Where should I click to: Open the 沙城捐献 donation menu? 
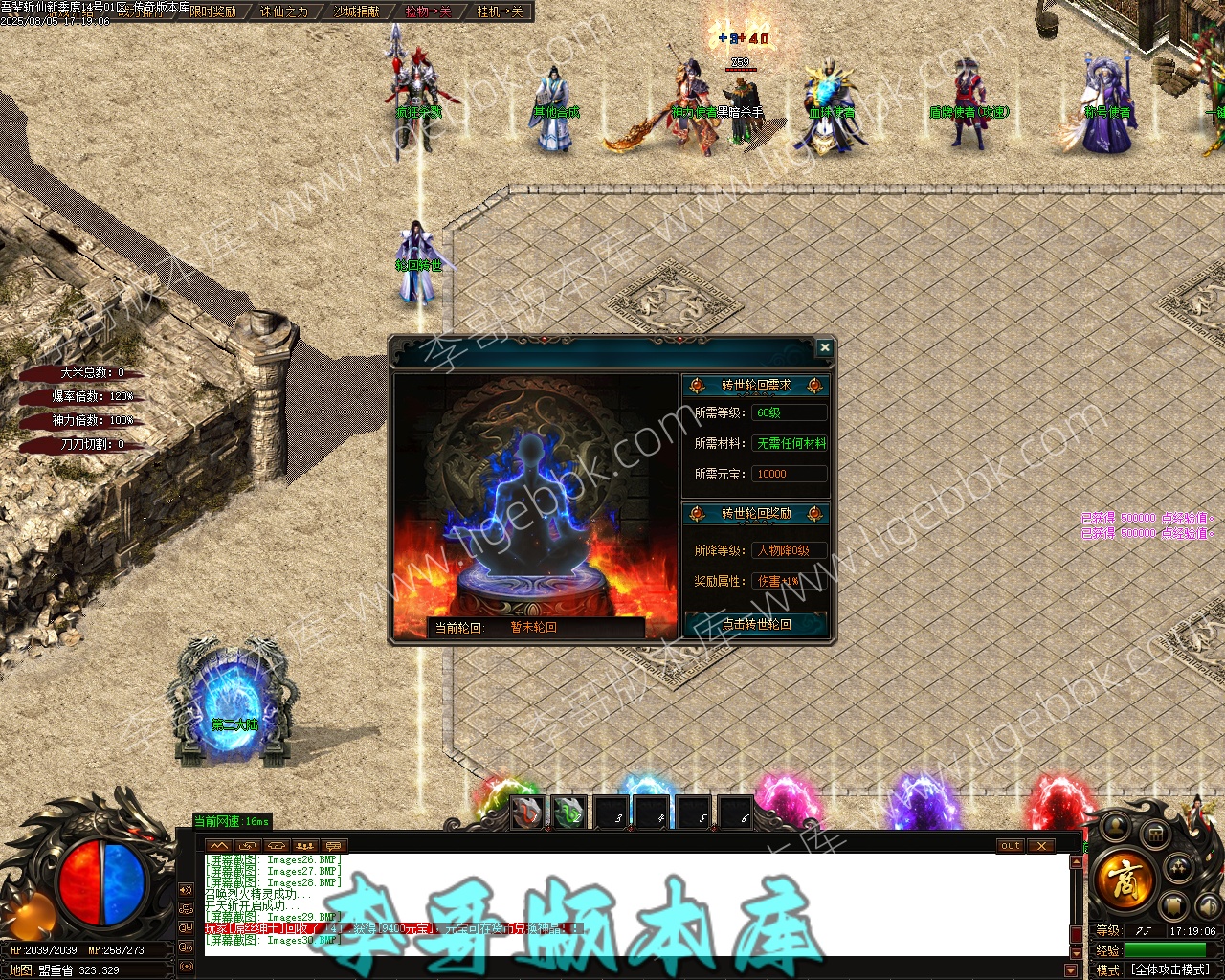[x=356, y=11]
